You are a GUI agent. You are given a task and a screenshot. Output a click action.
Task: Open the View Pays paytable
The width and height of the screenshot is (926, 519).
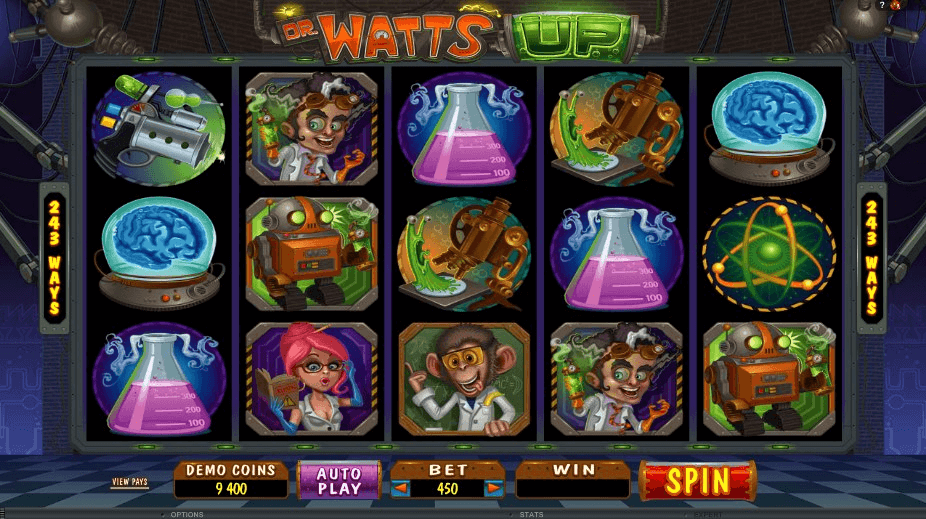click(129, 482)
